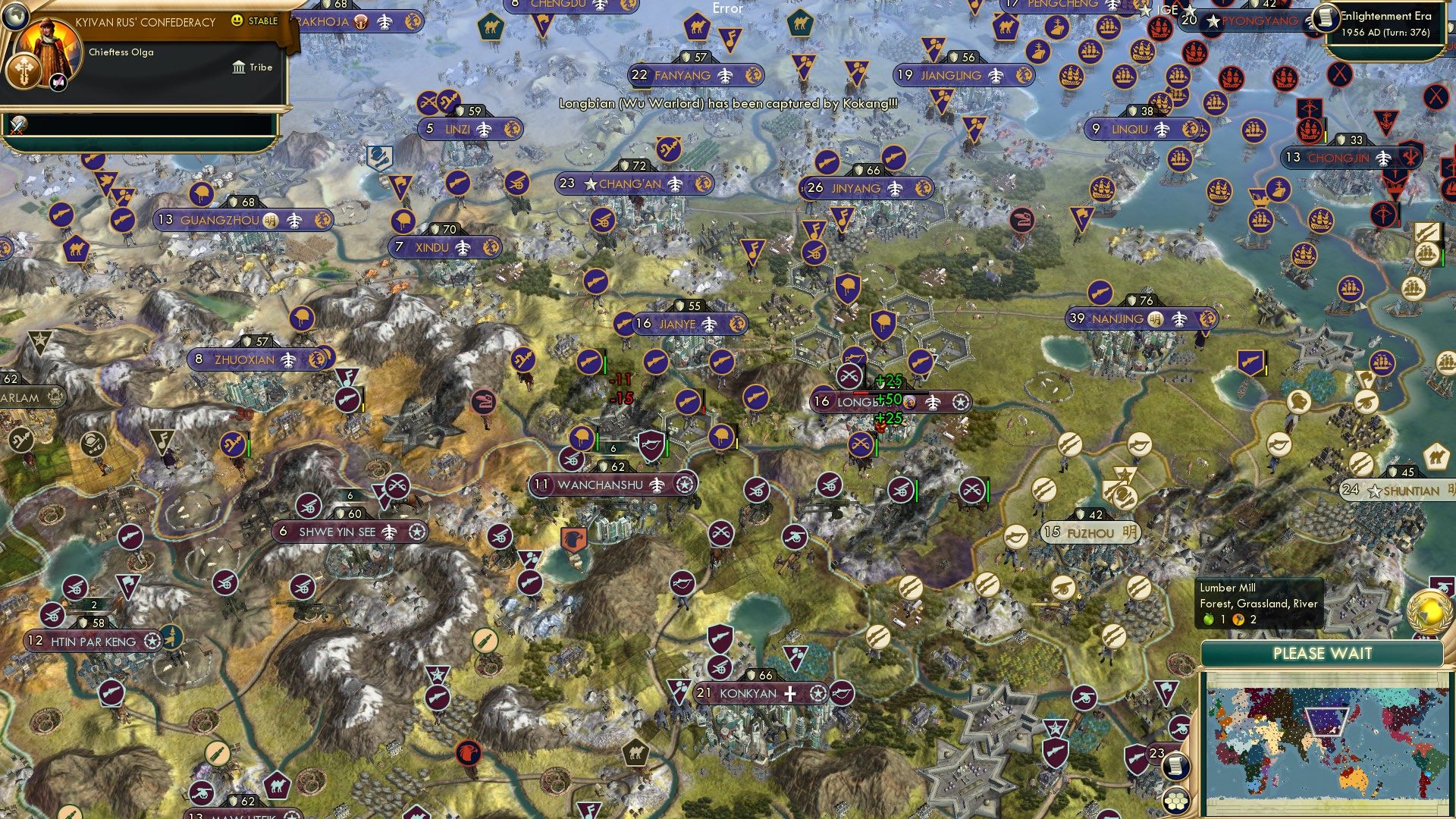Click the Tribe government building icon
The image size is (1456, 819).
239,68
